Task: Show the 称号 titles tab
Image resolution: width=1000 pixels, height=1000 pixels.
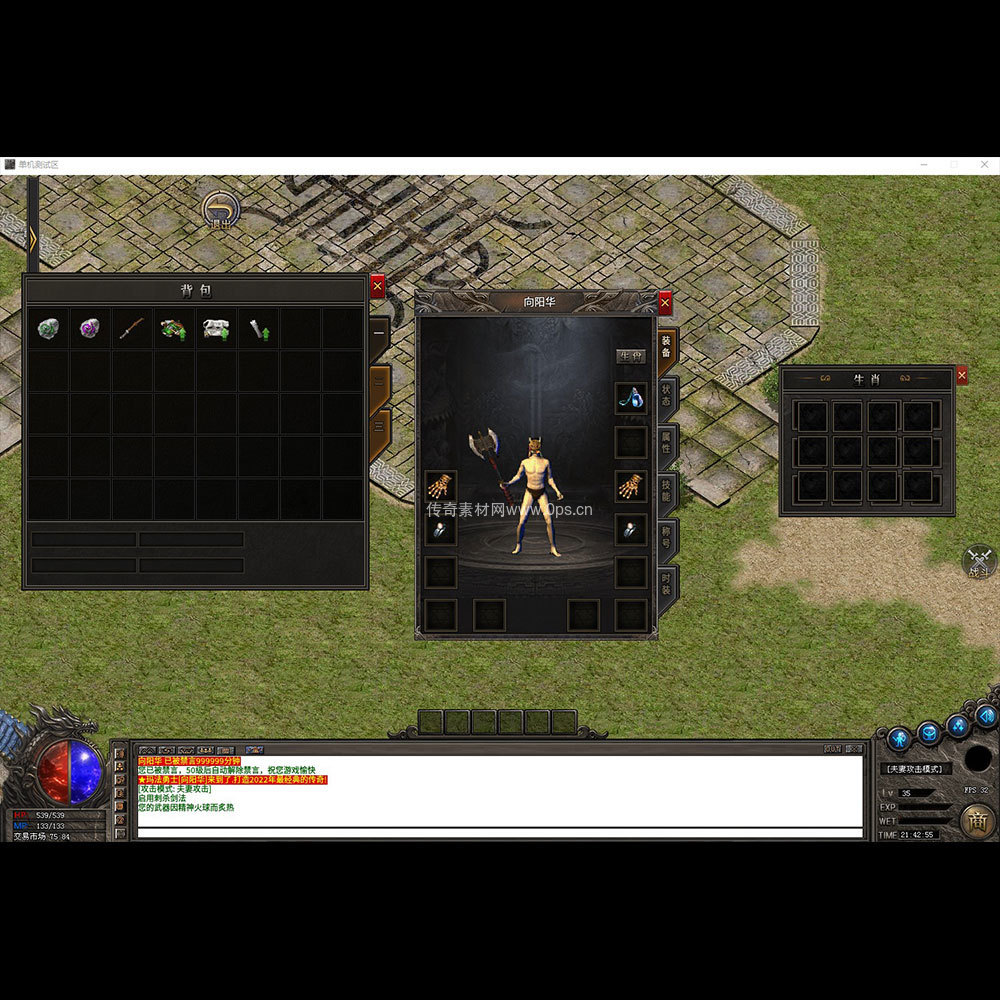Action: [667, 536]
